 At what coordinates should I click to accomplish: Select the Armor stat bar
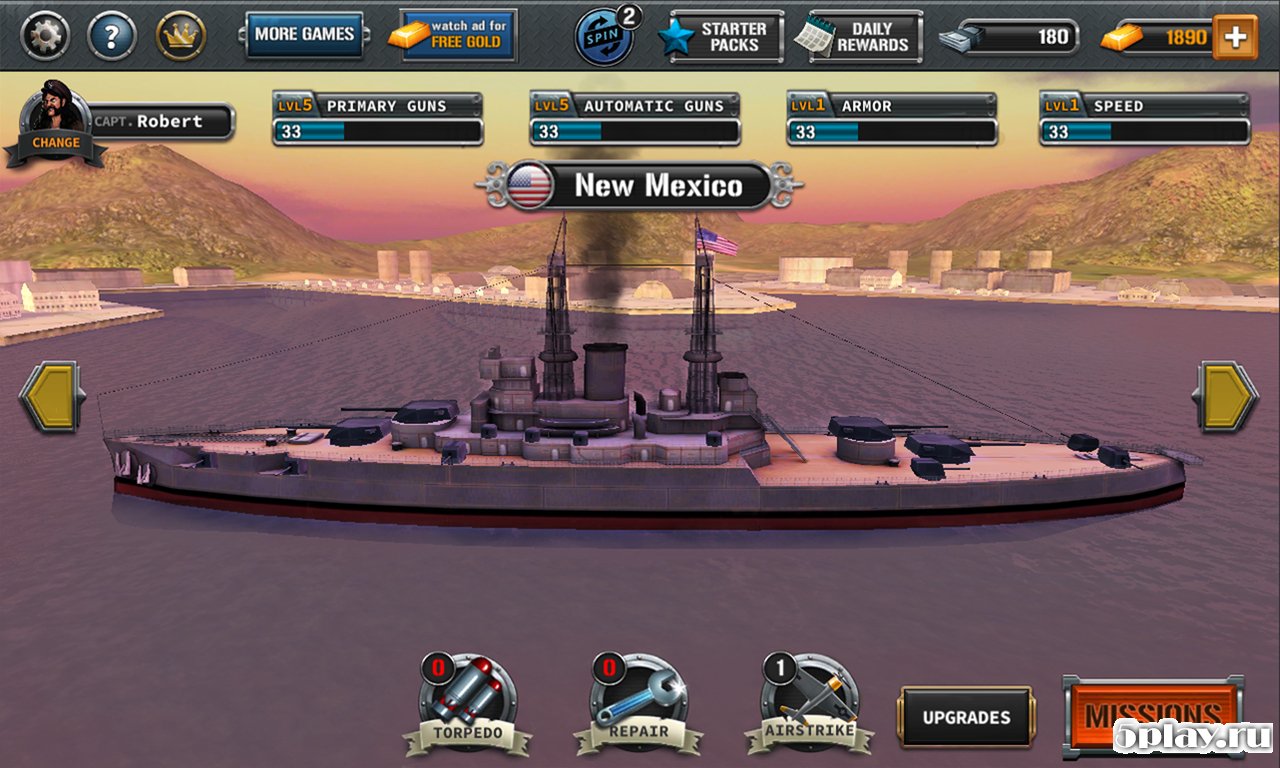tap(891, 120)
